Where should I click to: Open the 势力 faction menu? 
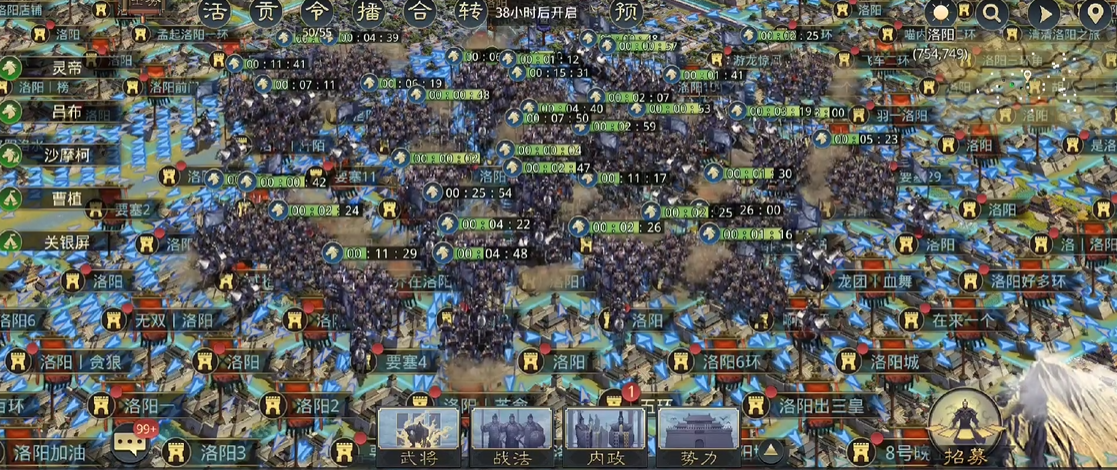coord(698,437)
